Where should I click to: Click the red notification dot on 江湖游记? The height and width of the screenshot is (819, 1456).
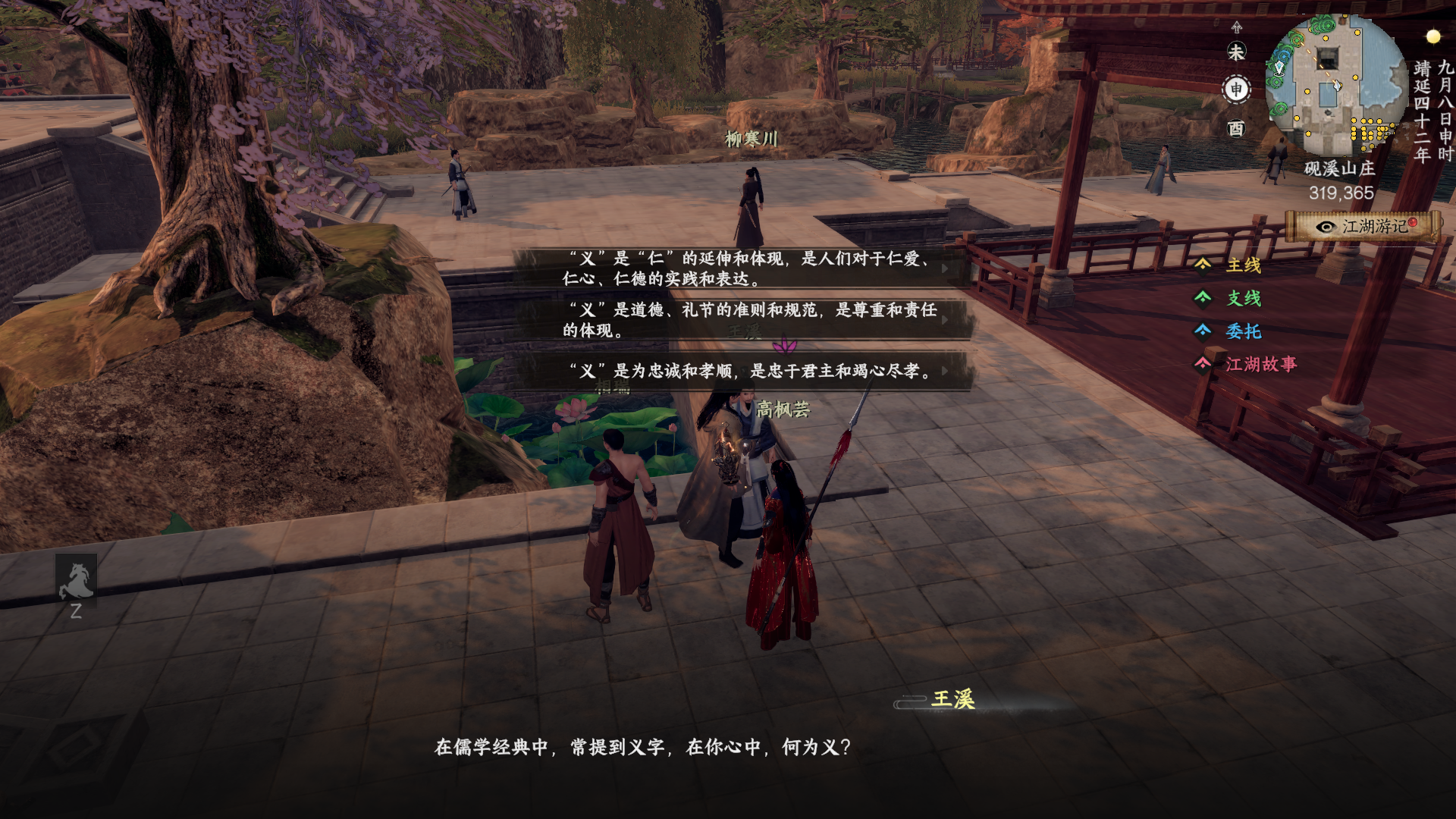tap(1412, 224)
